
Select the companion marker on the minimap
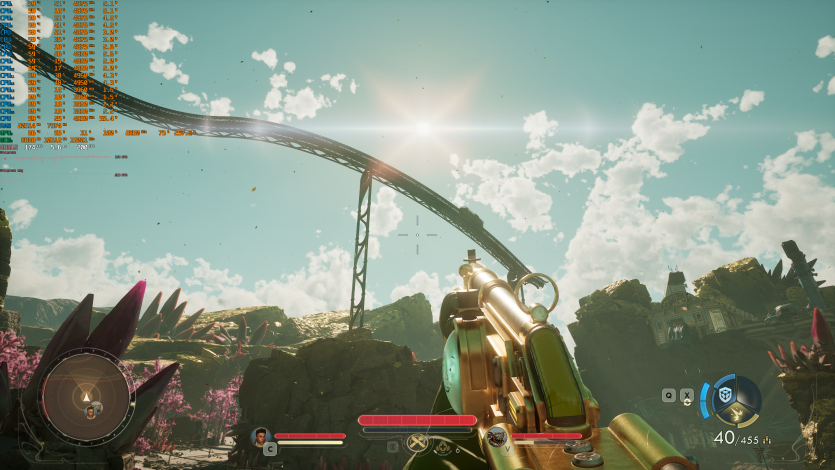point(91,410)
